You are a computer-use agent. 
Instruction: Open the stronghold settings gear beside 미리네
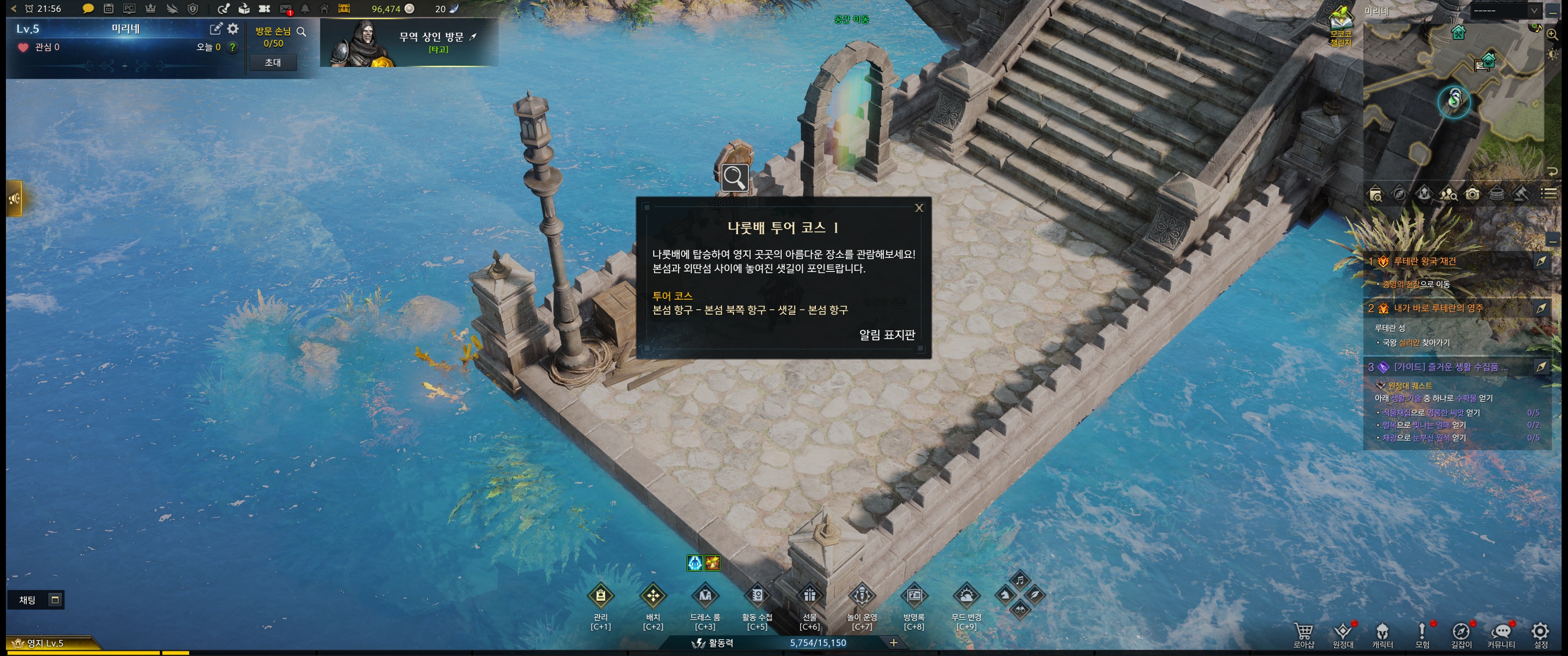pyautogui.click(x=233, y=29)
